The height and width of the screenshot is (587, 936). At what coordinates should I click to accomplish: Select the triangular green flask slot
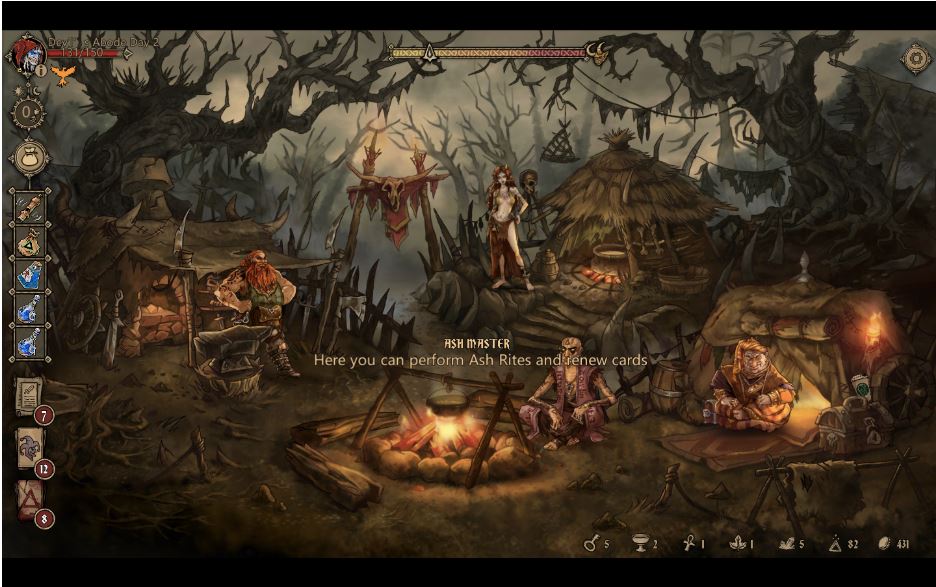point(30,241)
